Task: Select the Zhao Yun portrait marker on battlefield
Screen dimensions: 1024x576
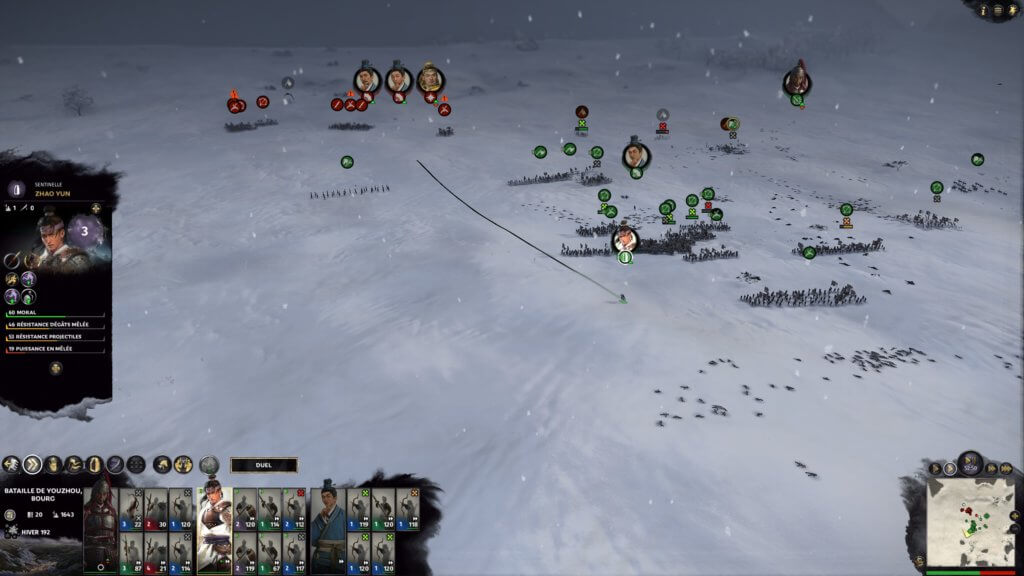Action: (625, 239)
